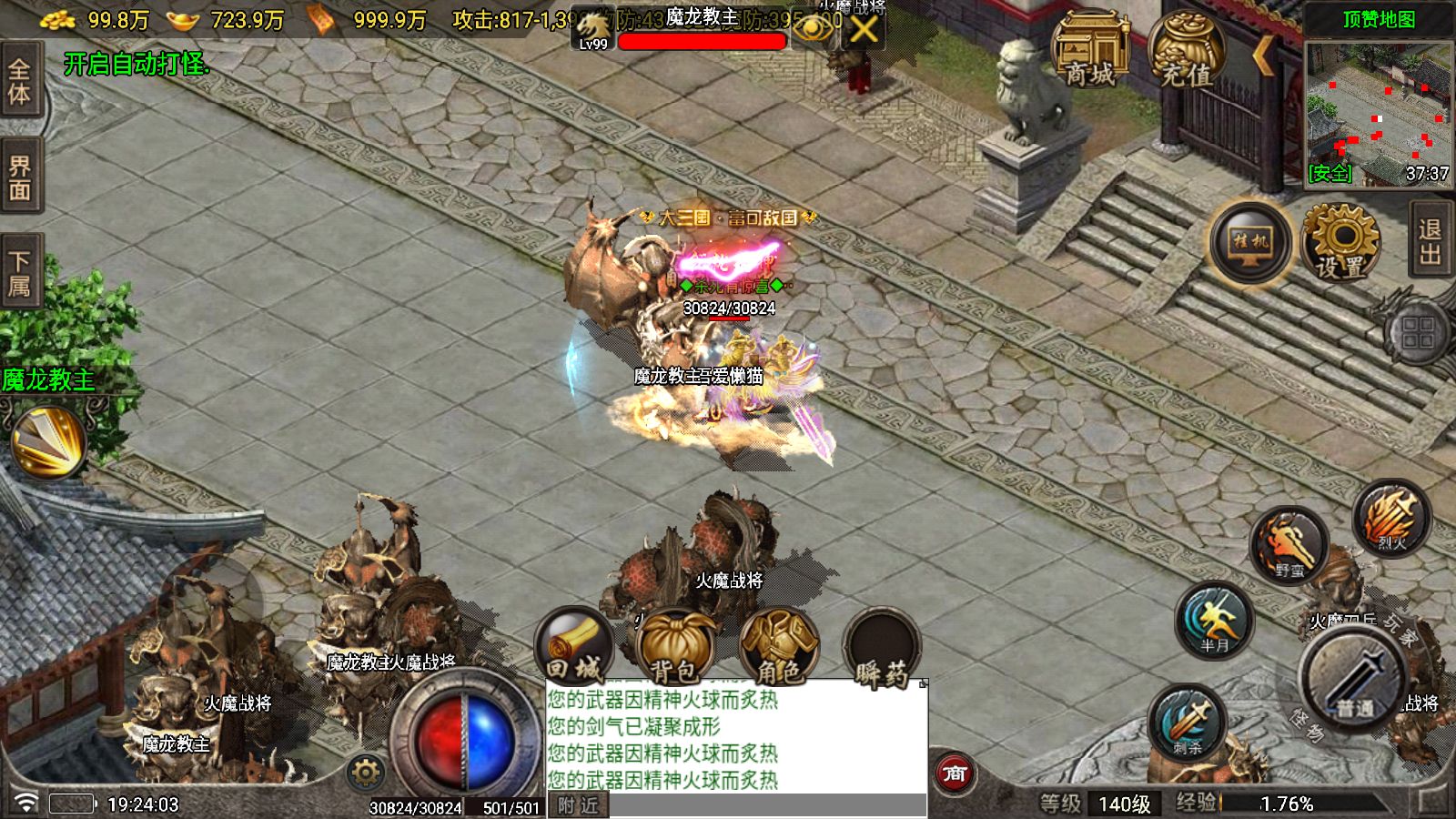
Task: Select the 界面 tab
Action: (x=19, y=177)
